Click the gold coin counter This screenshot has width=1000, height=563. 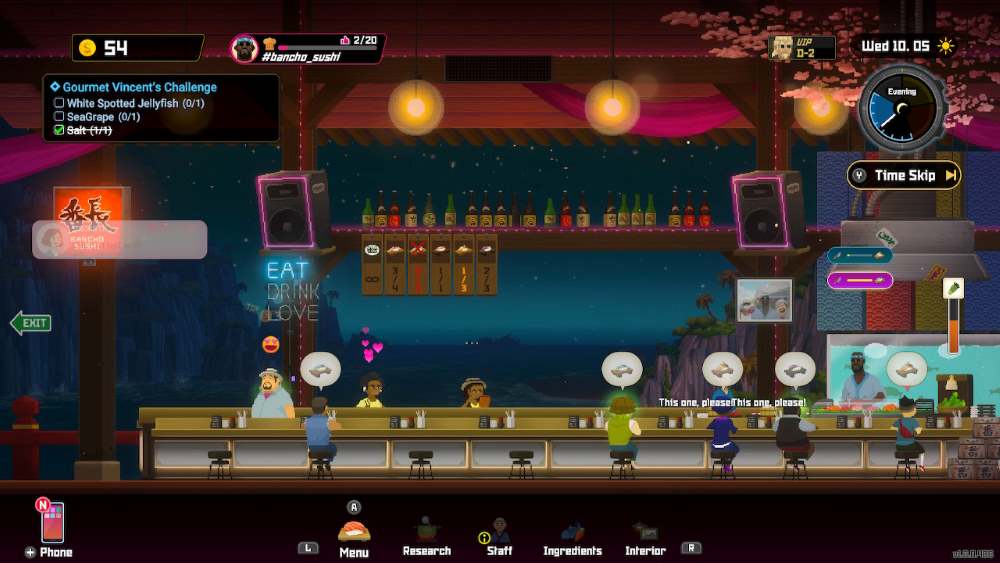137,48
